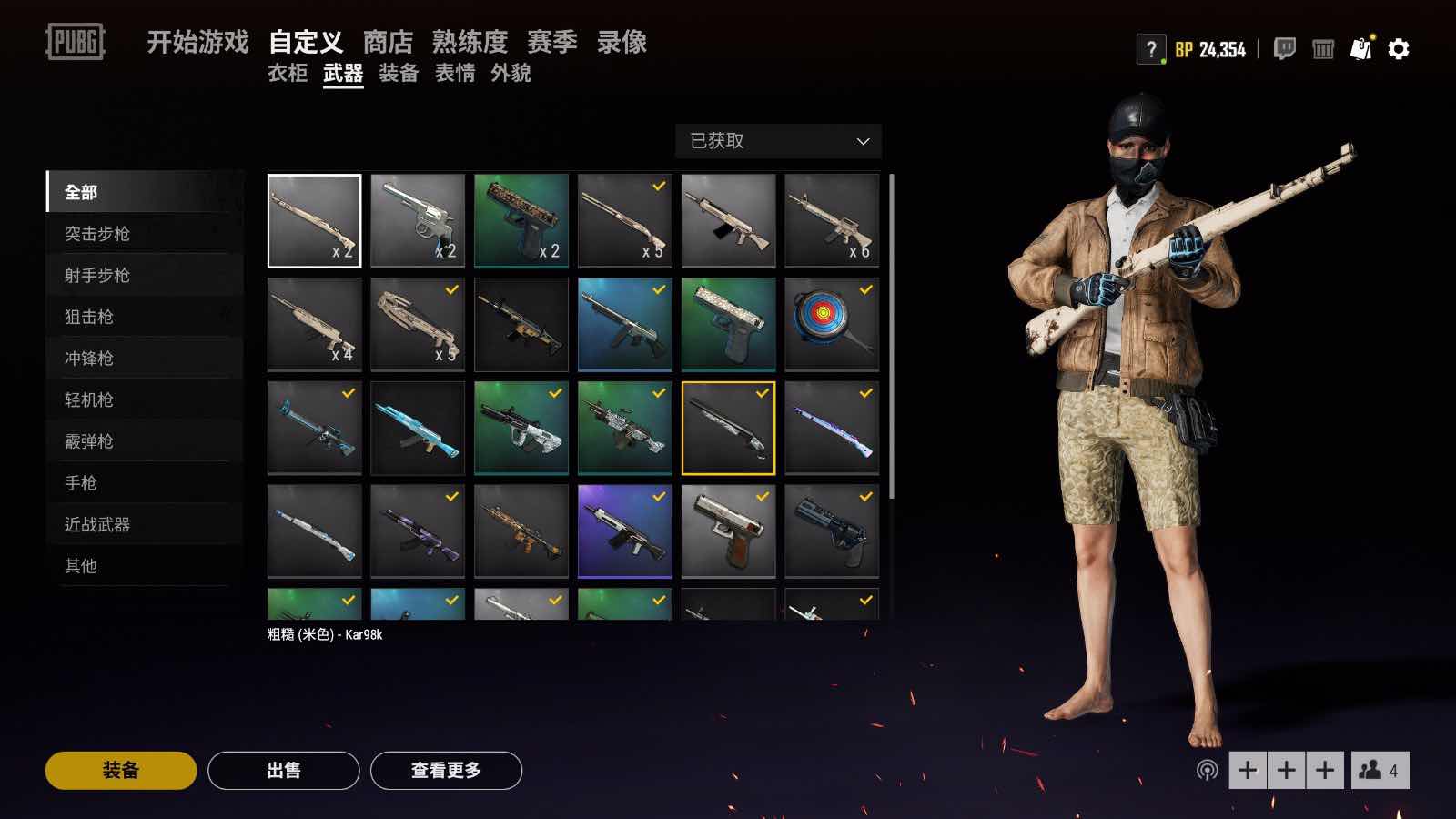Click the first plus slot button at bottom right

point(1249,769)
